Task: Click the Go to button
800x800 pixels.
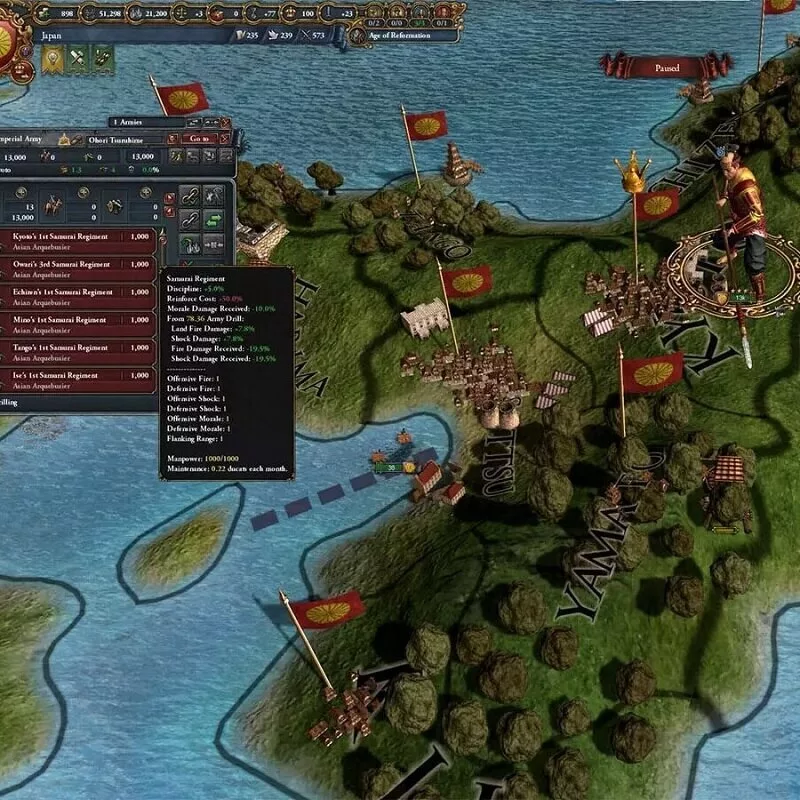Action: pyautogui.click(x=199, y=138)
